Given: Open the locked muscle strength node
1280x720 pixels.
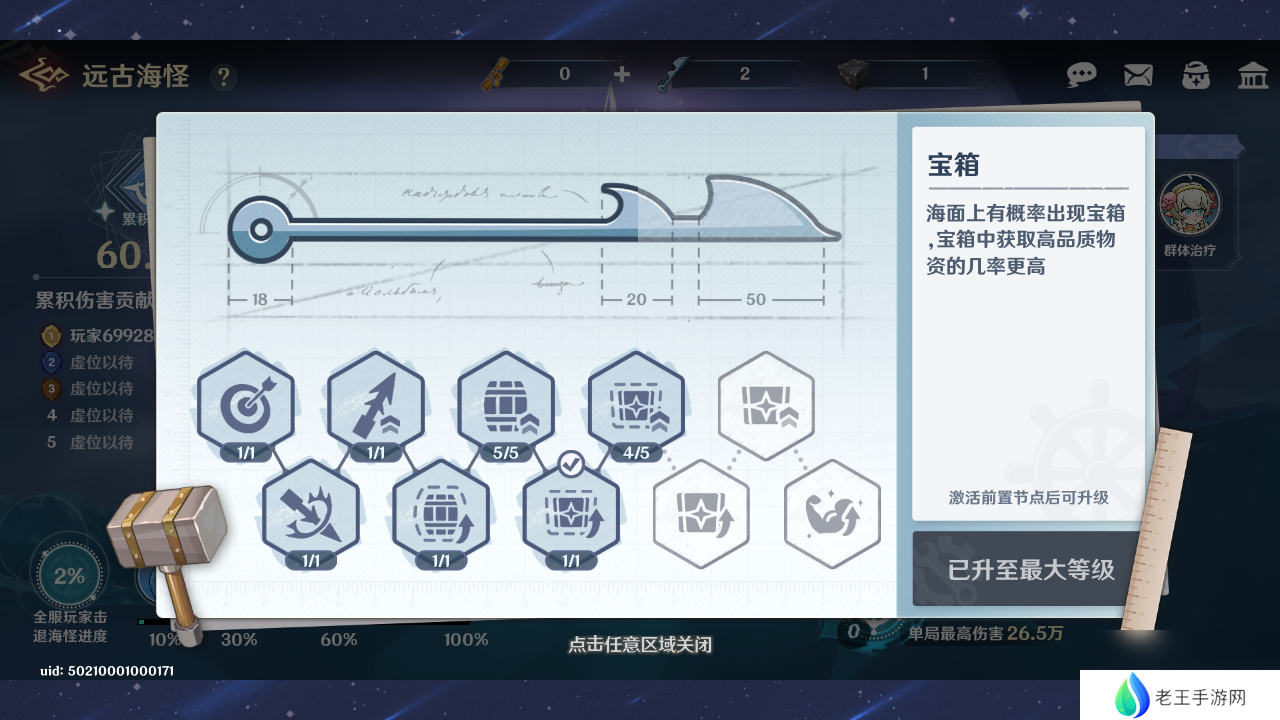Looking at the screenshot, I should click(831, 514).
